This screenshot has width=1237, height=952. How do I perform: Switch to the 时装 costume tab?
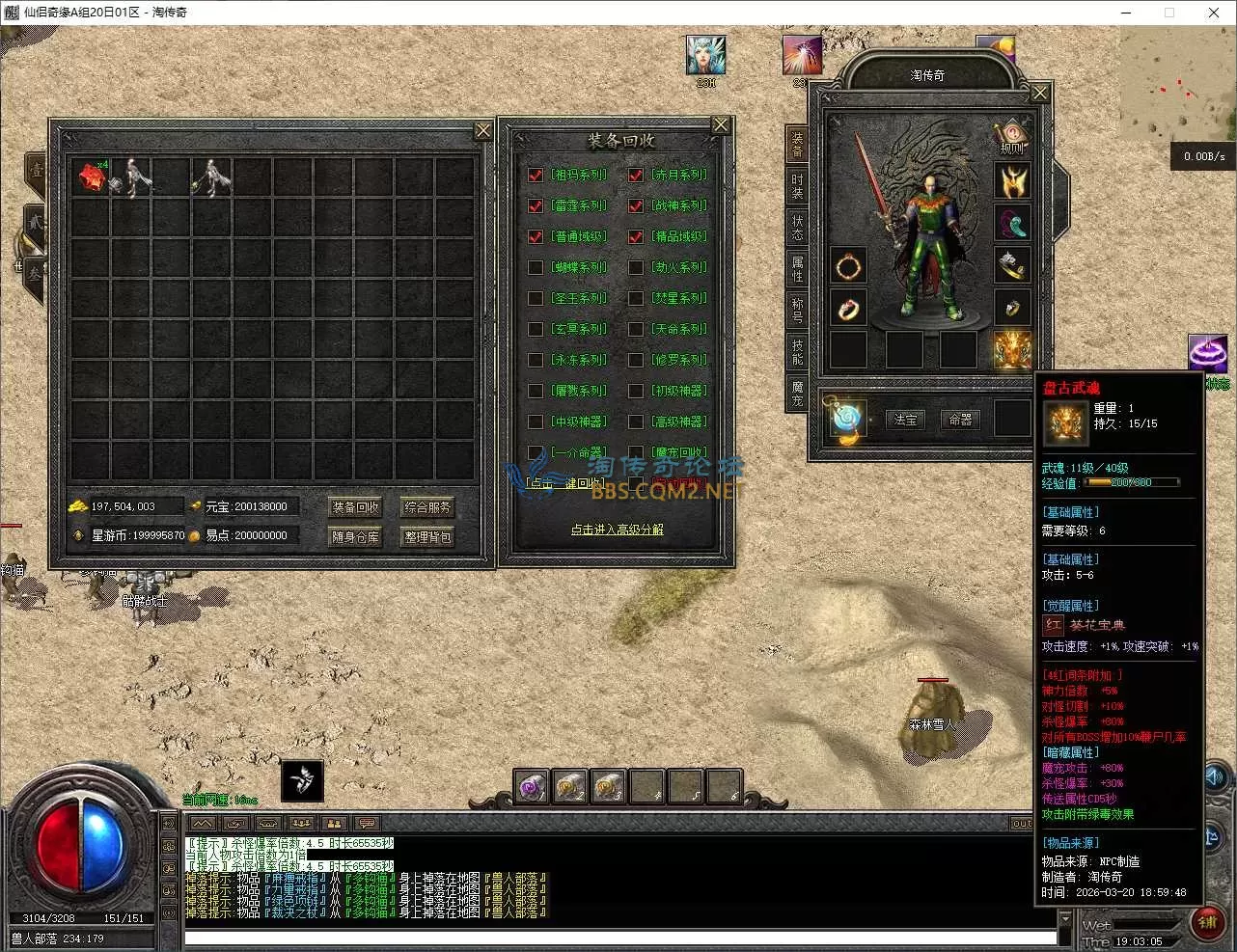coord(797,186)
